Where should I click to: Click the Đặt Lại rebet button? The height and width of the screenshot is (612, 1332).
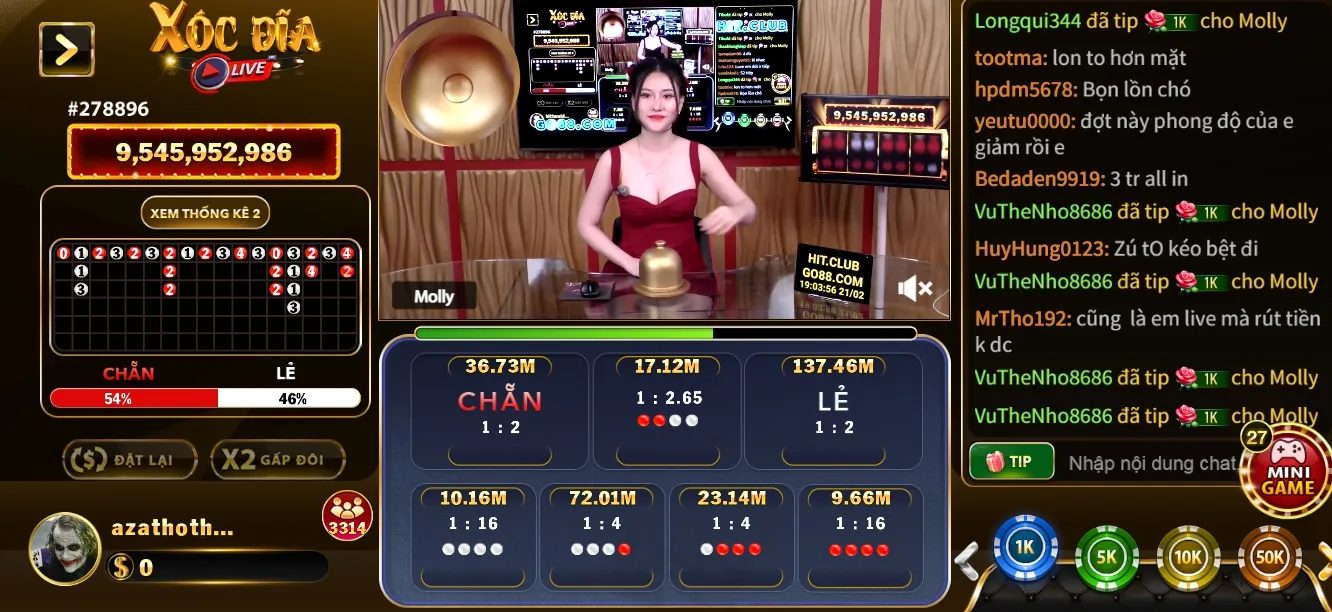point(132,460)
